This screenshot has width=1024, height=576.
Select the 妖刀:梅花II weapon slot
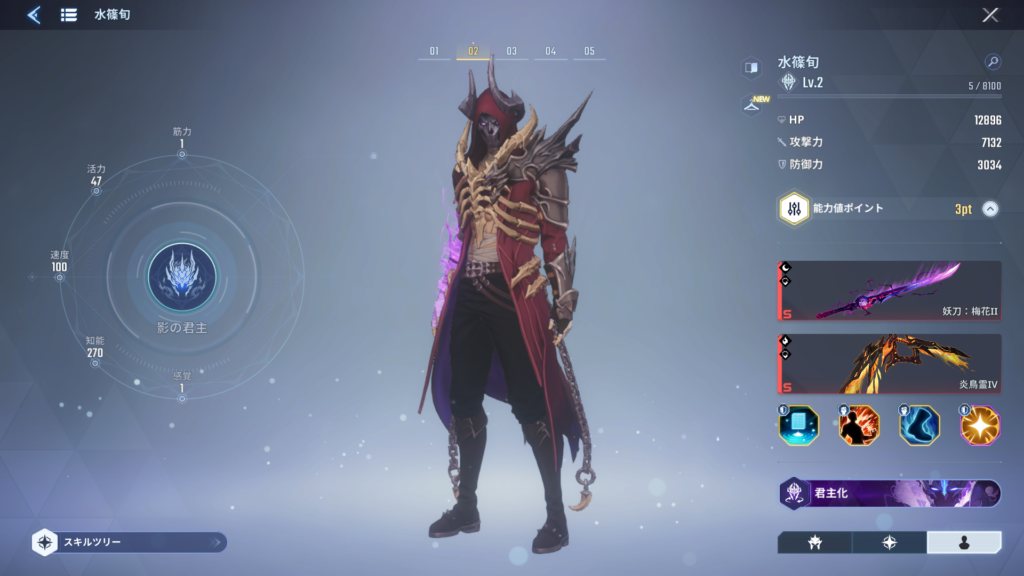click(889, 291)
